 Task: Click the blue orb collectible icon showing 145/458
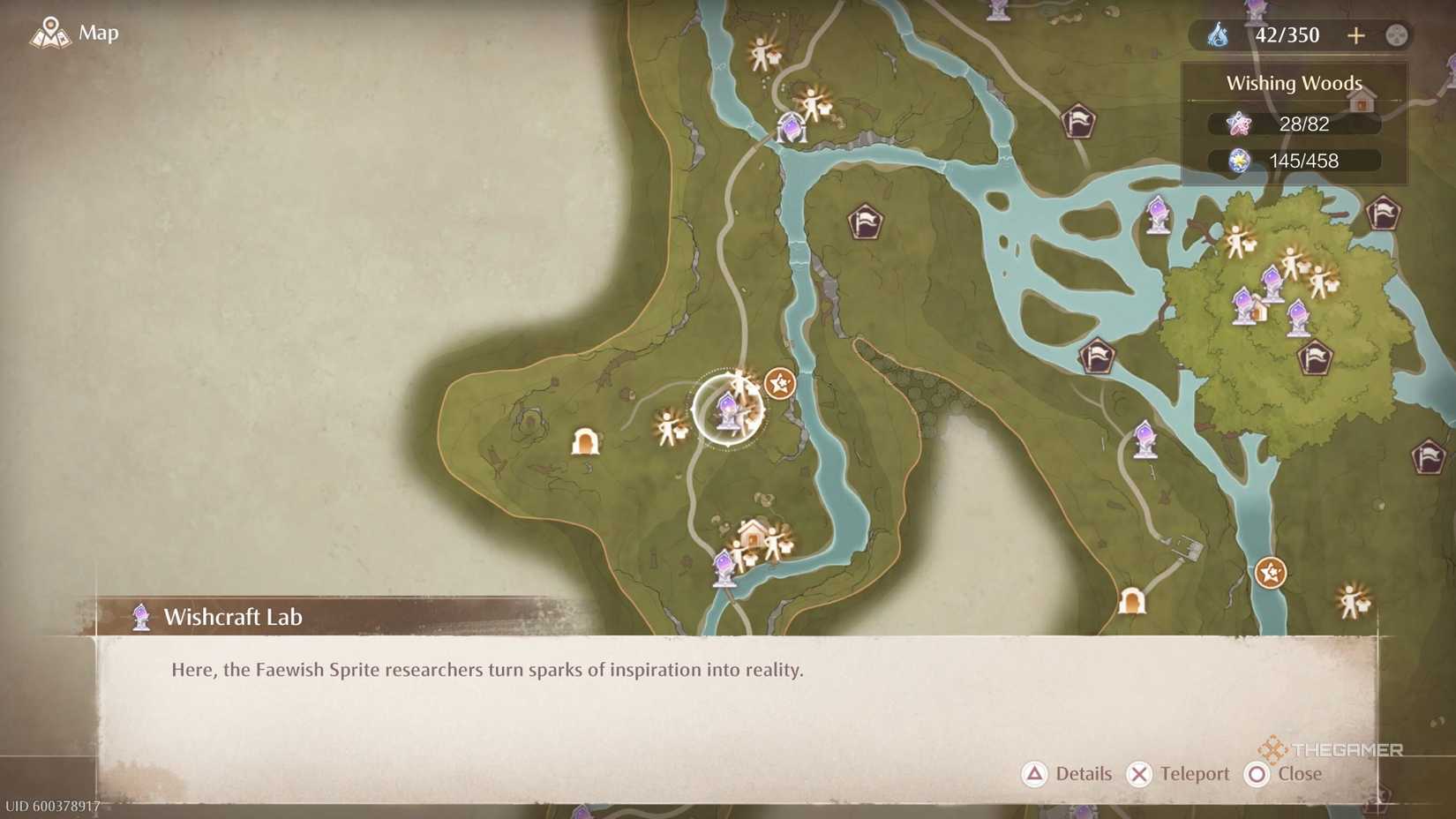click(x=1238, y=161)
